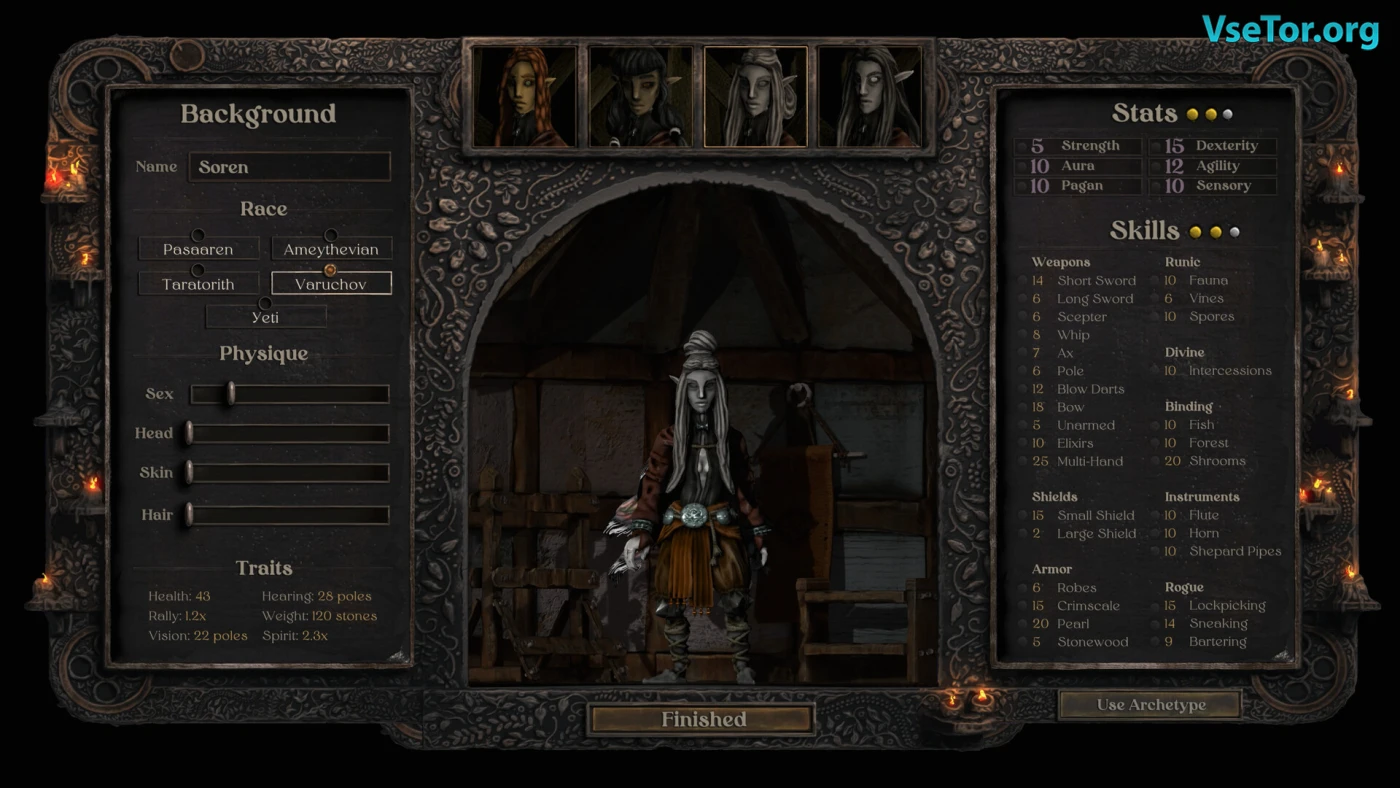The width and height of the screenshot is (1400, 788).
Task: Pick the grey-faced portrait with white eyes
Action: point(869,97)
